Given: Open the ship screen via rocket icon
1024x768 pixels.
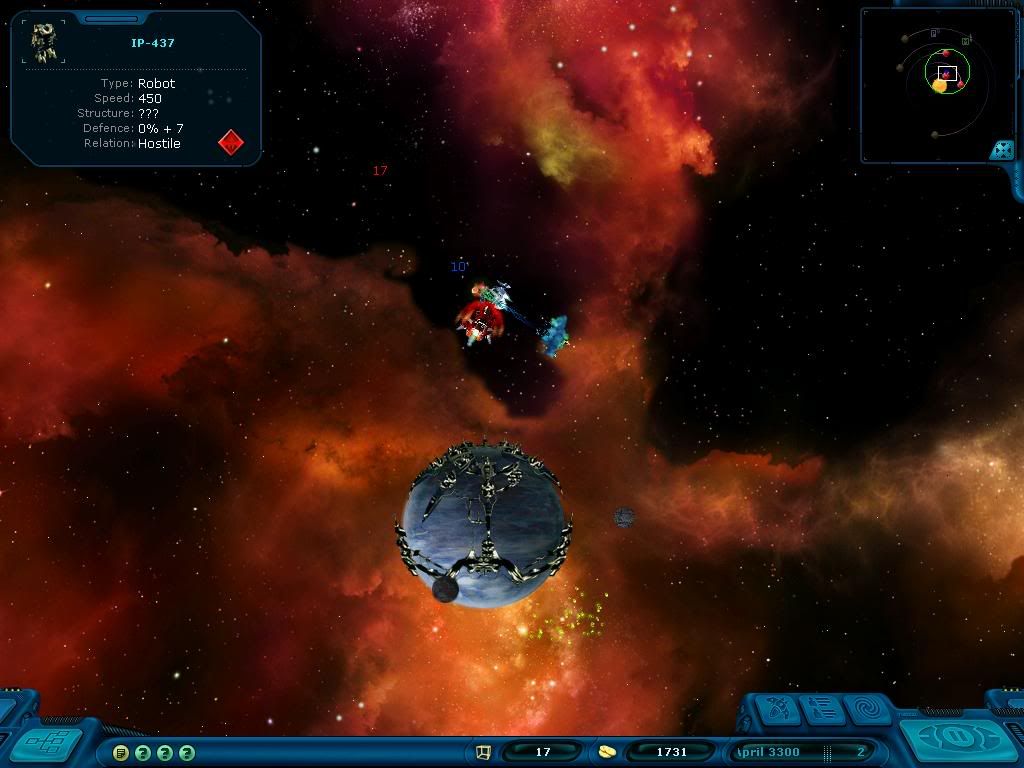Looking at the screenshot, I should pos(778,710).
